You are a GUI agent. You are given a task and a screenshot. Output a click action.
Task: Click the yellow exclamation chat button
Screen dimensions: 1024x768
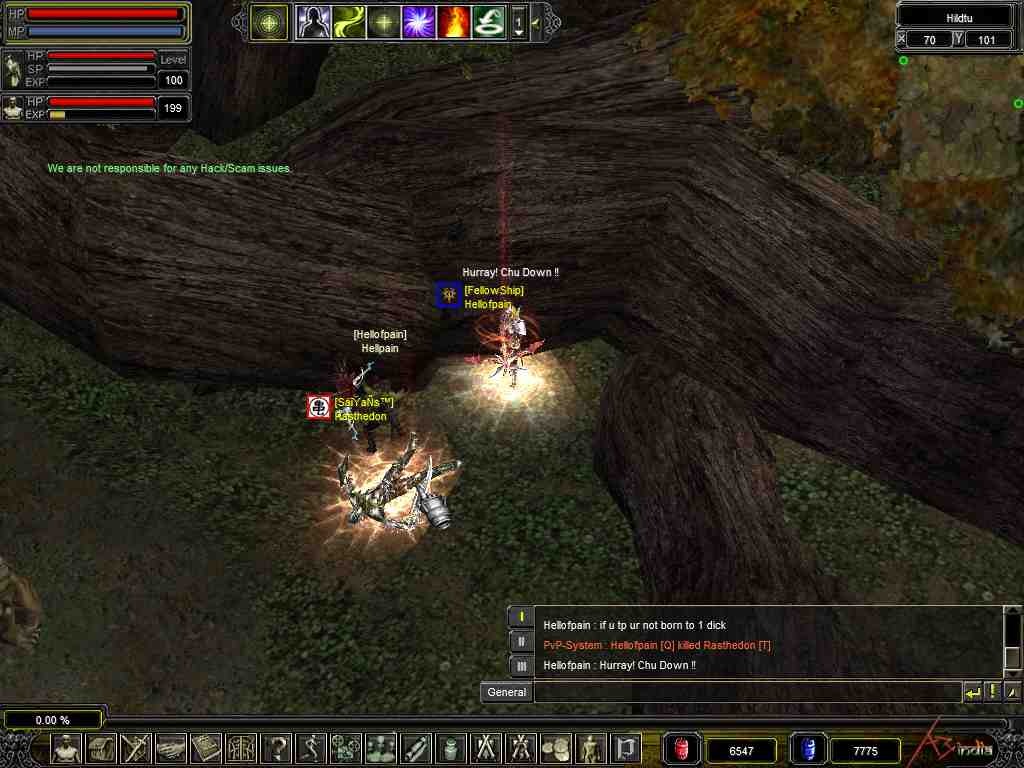point(992,692)
